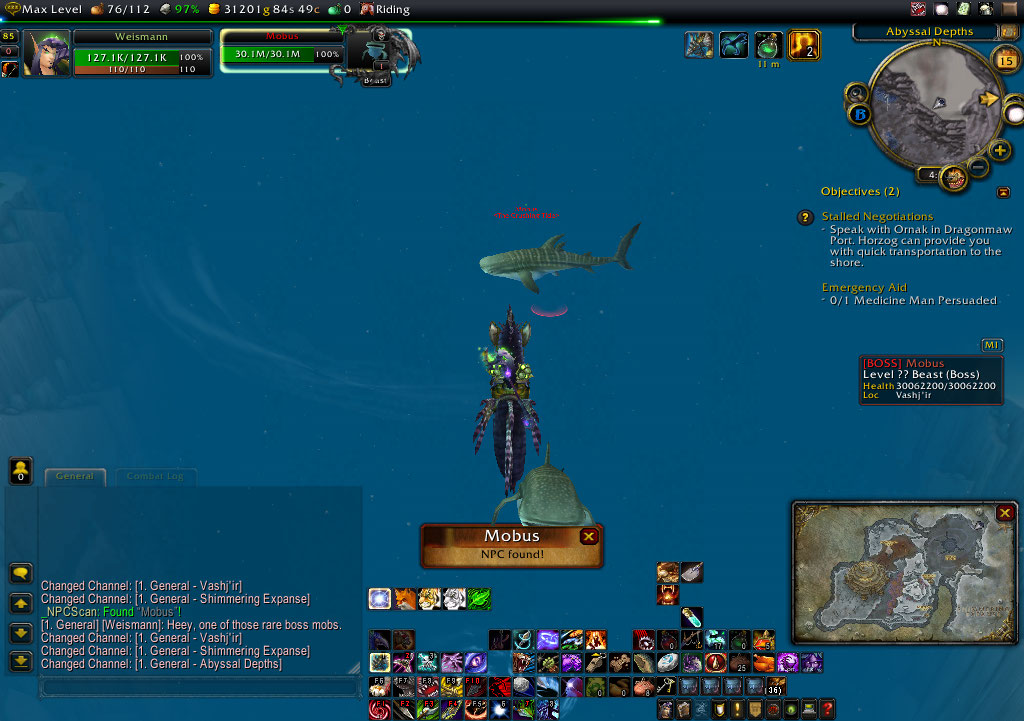Collapse the Objectives tracker
Viewport: 1024px width, 721px height.
point(1003,192)
